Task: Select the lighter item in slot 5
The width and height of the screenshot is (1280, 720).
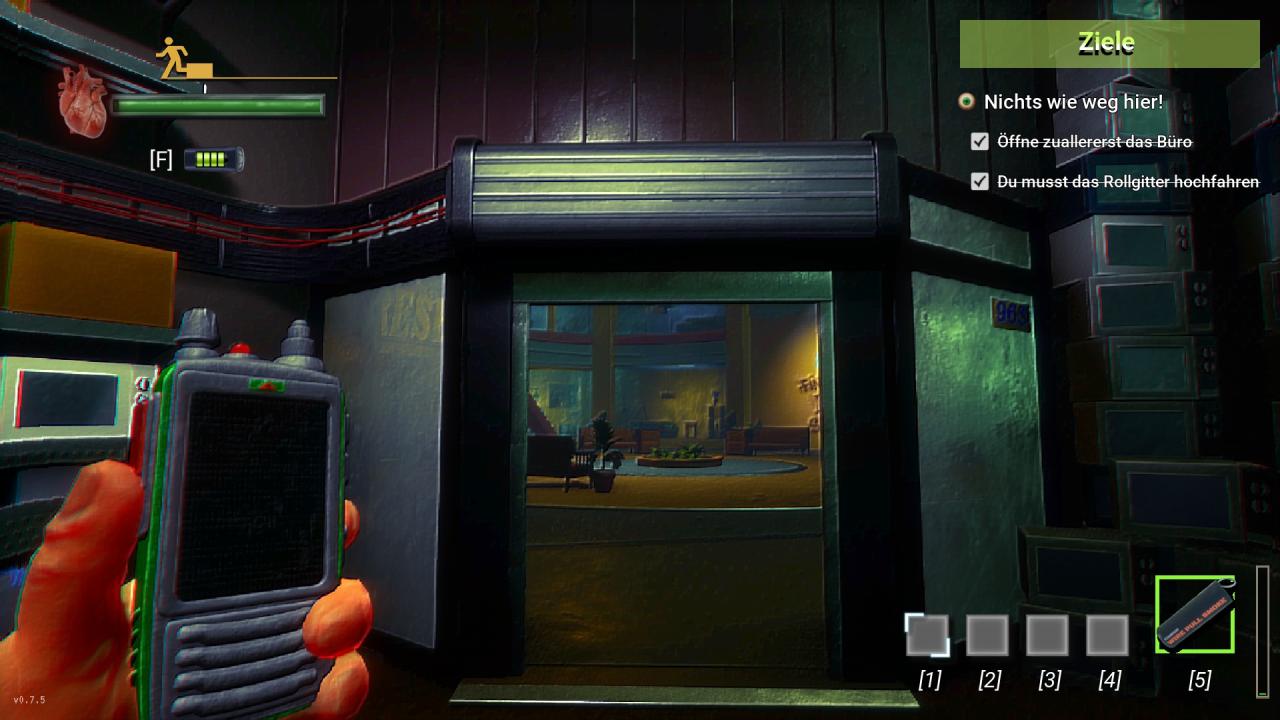Action: tap(1195, 615)
